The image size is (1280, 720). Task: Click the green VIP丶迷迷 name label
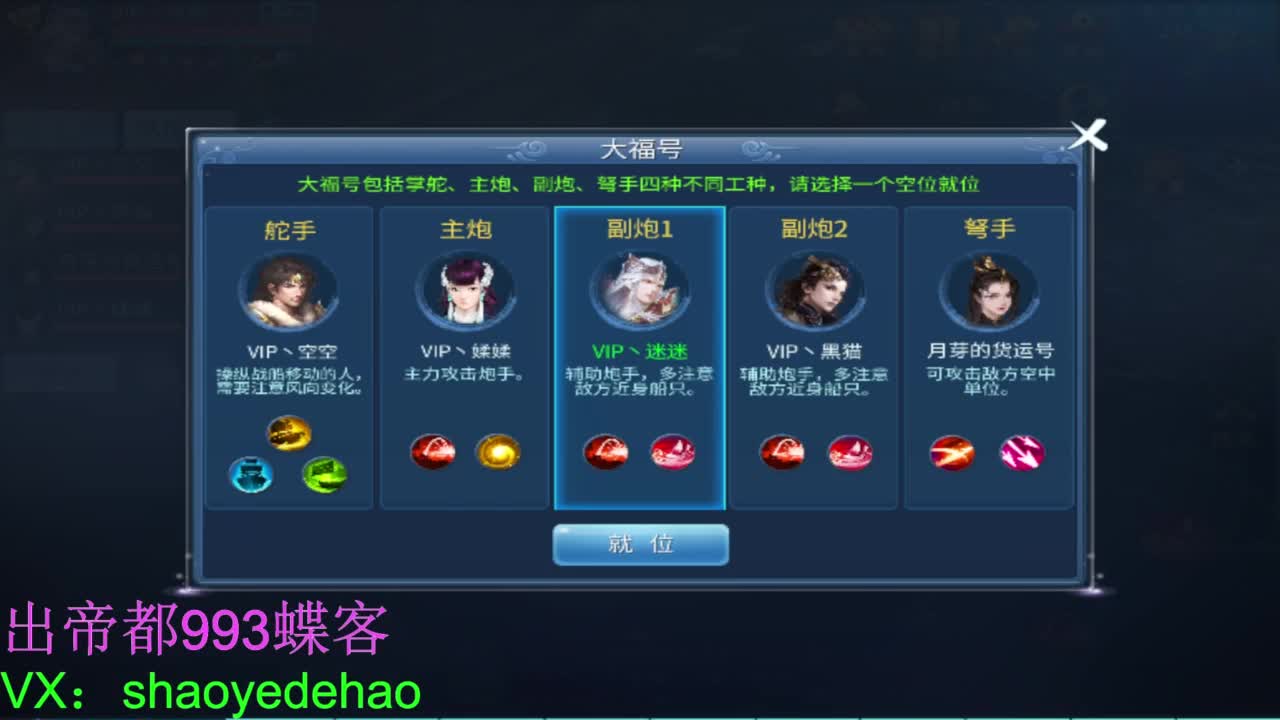point(639,351)
